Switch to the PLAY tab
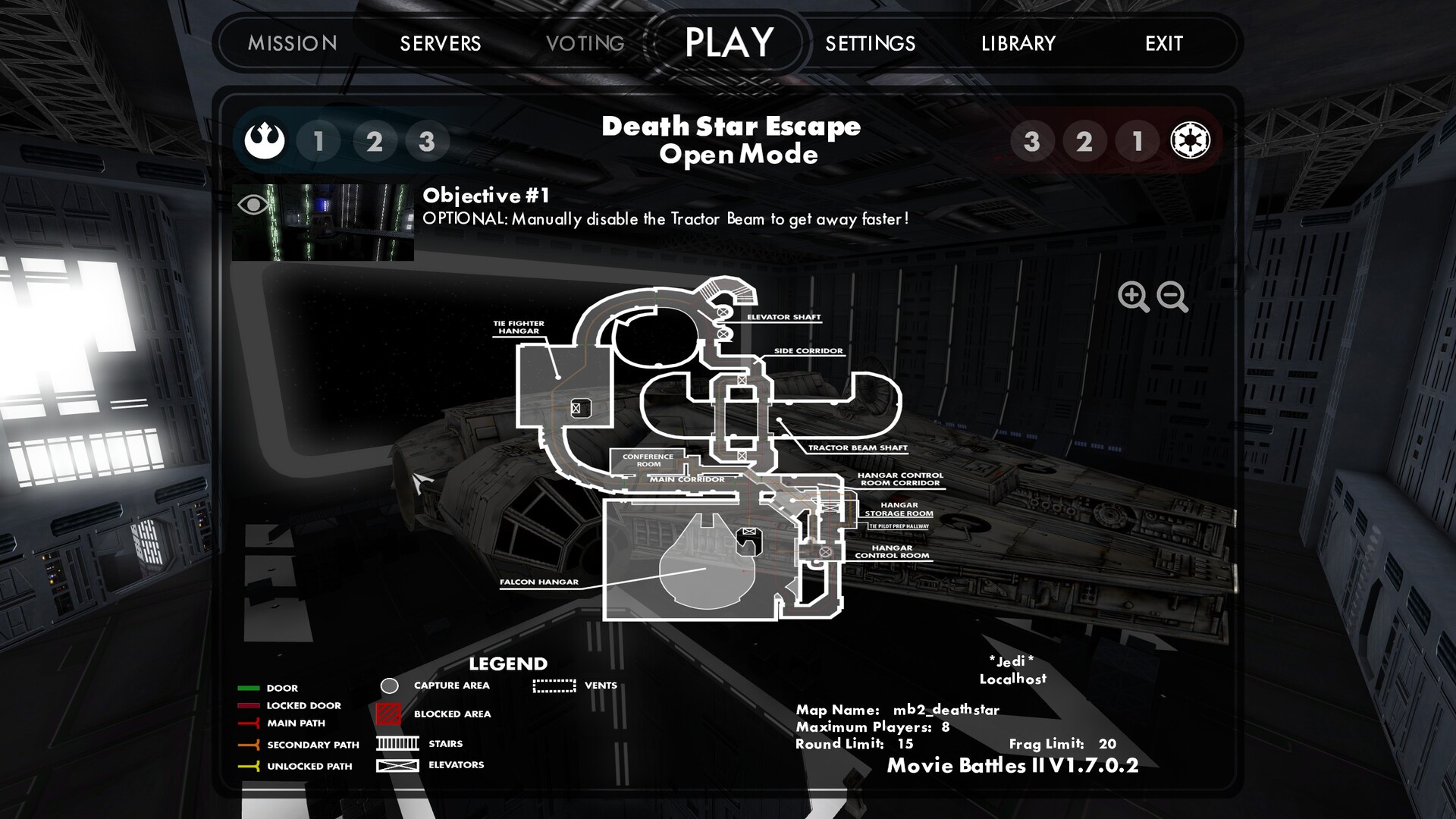 click(x=727, y=42)
